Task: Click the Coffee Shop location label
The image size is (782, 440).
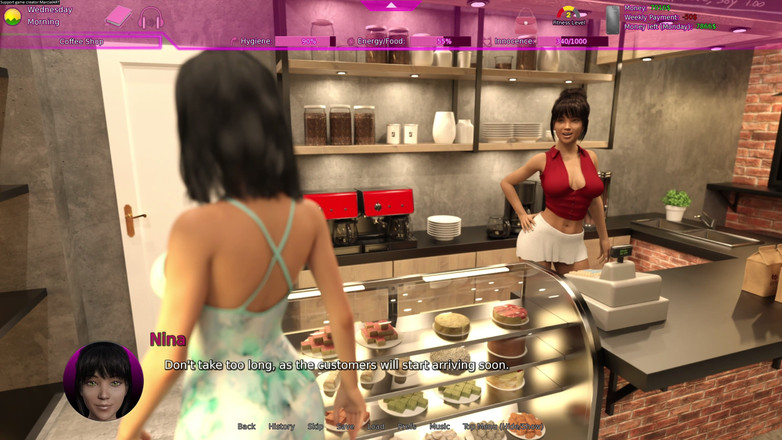Action: (82, 42)
